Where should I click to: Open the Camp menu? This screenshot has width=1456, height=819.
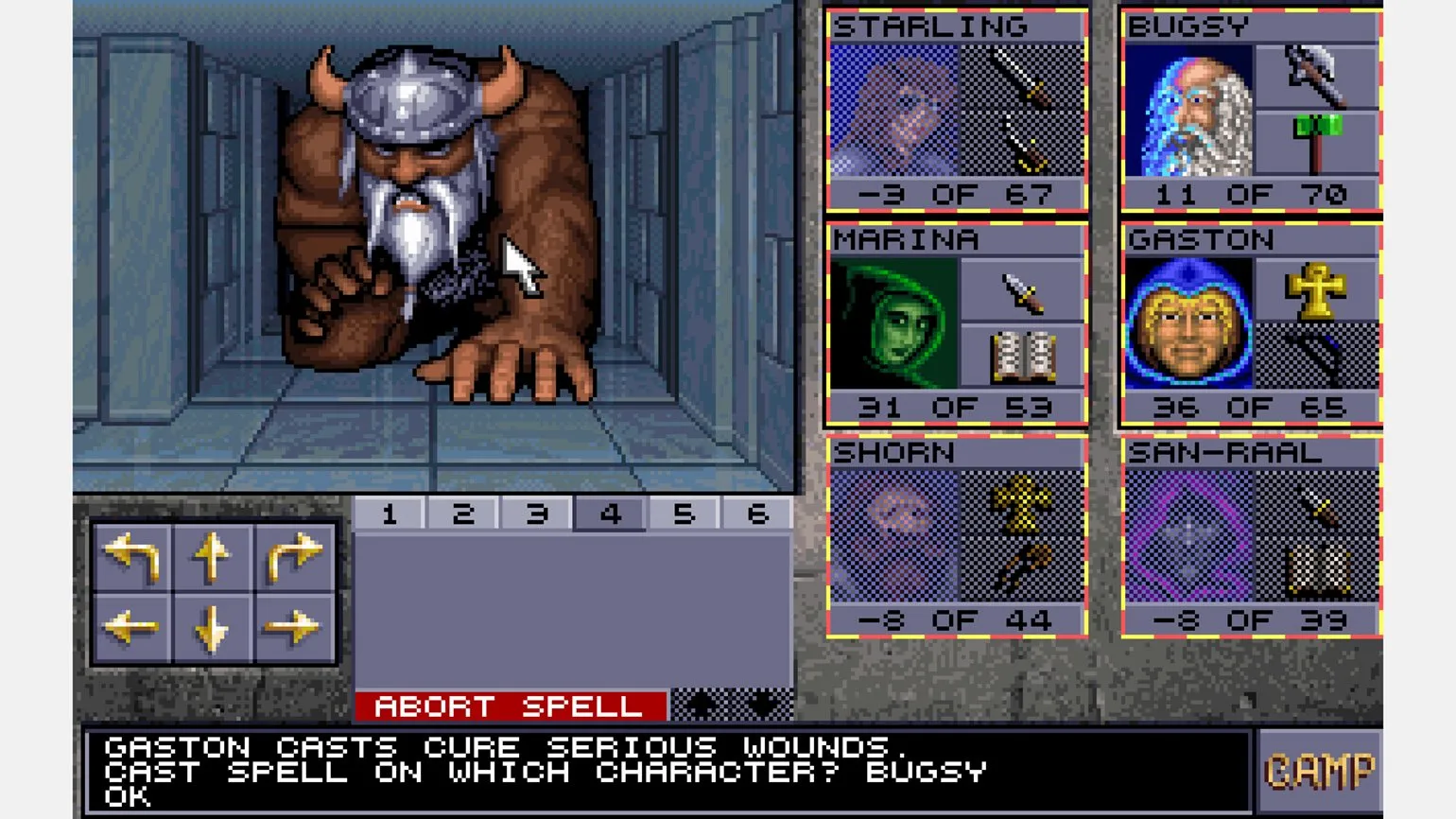1319,772
